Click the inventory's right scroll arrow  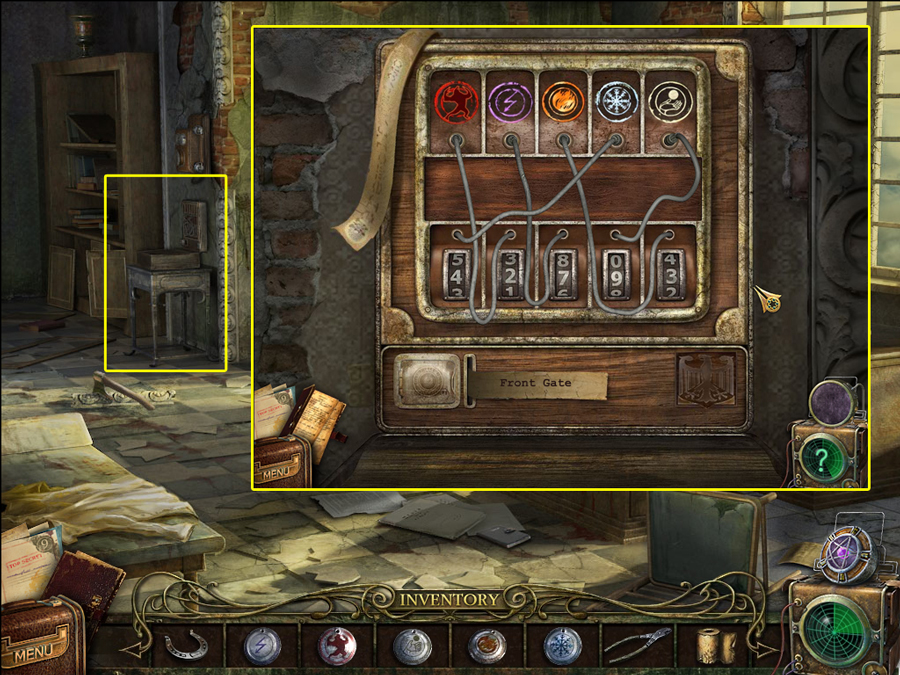click(x=765, y=648)
